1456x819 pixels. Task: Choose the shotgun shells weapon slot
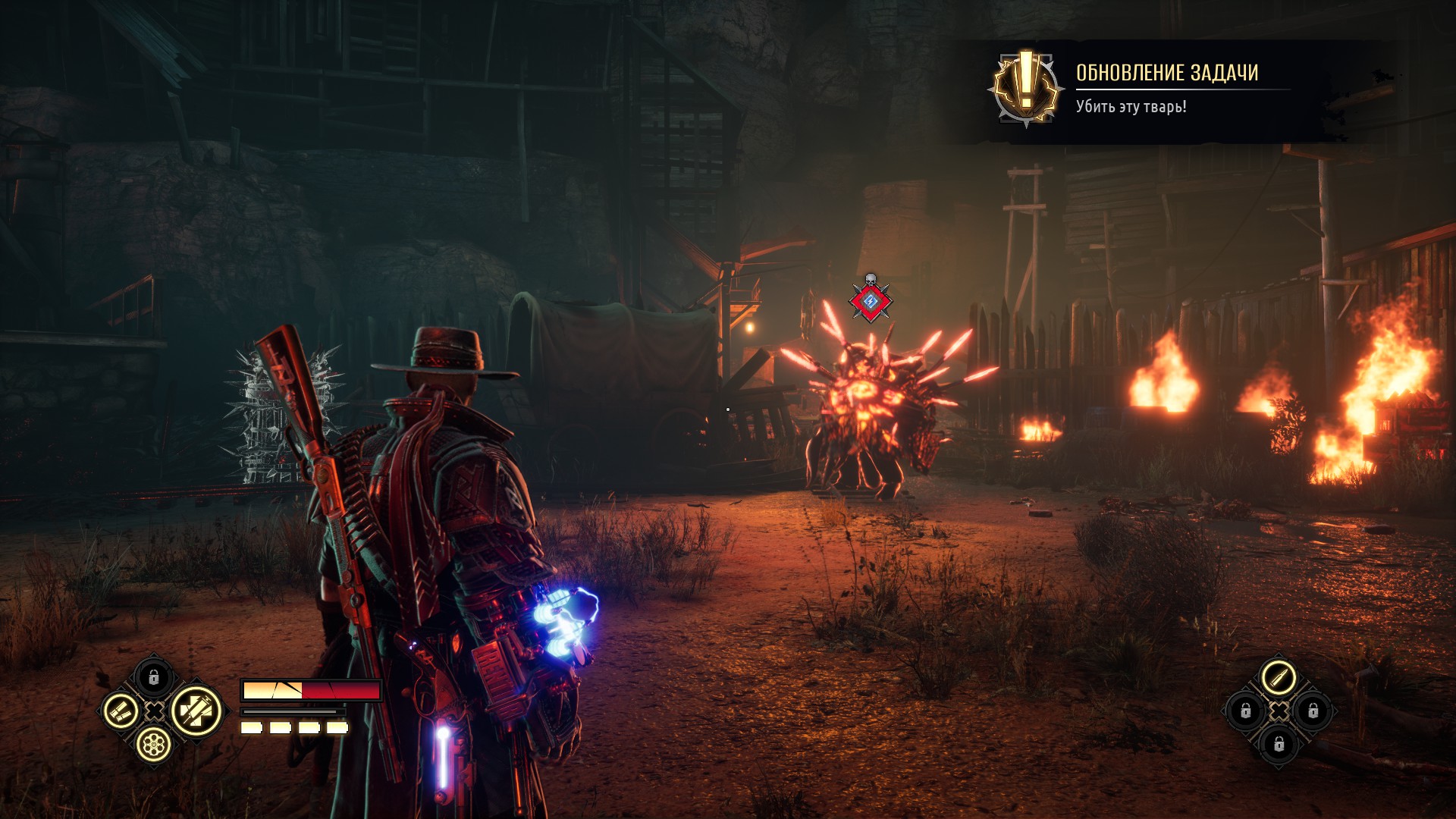(121, 711)
